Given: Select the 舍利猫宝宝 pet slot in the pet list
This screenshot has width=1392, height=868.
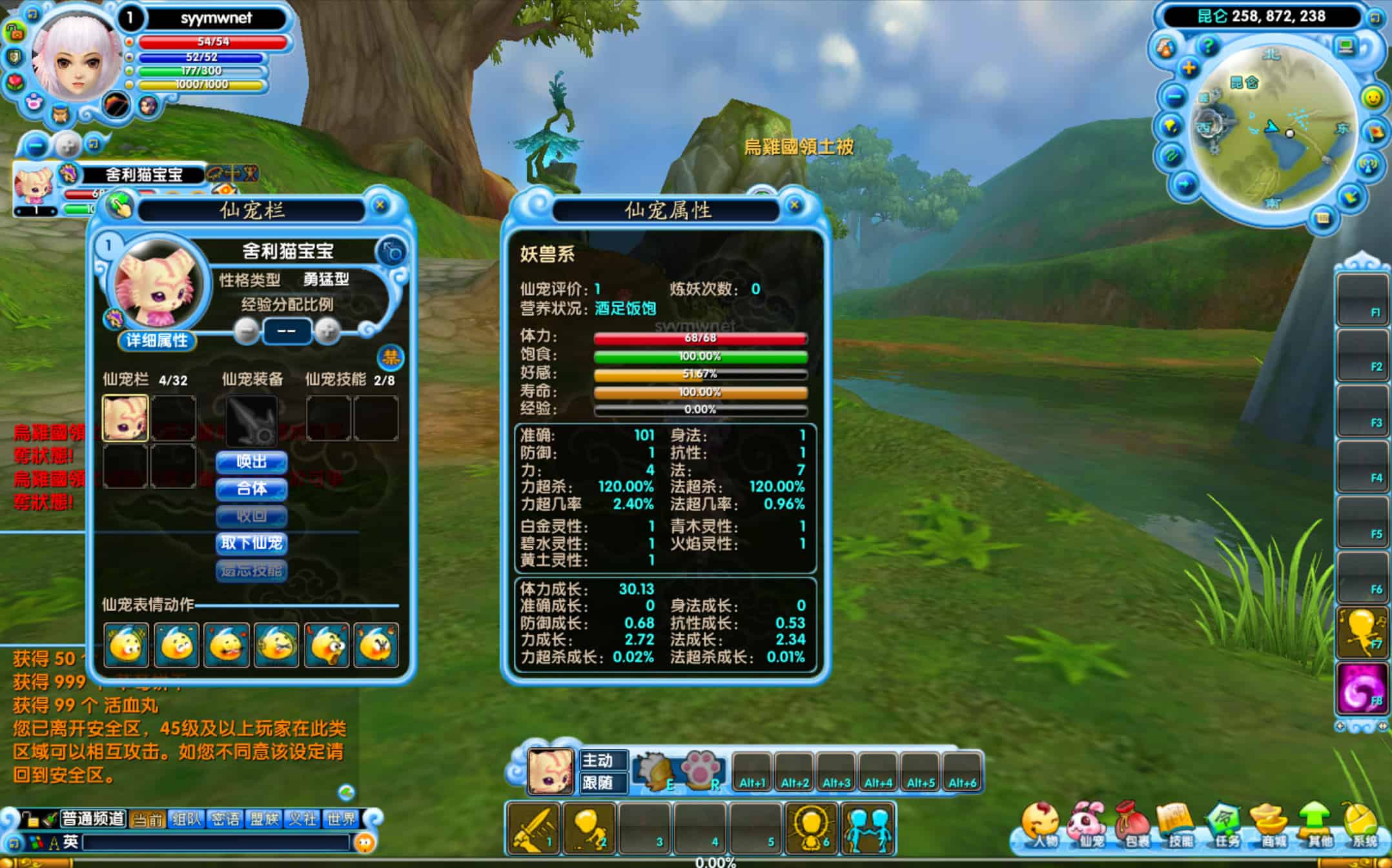Looking at the screenshot, I should click(x=125, y=418).
